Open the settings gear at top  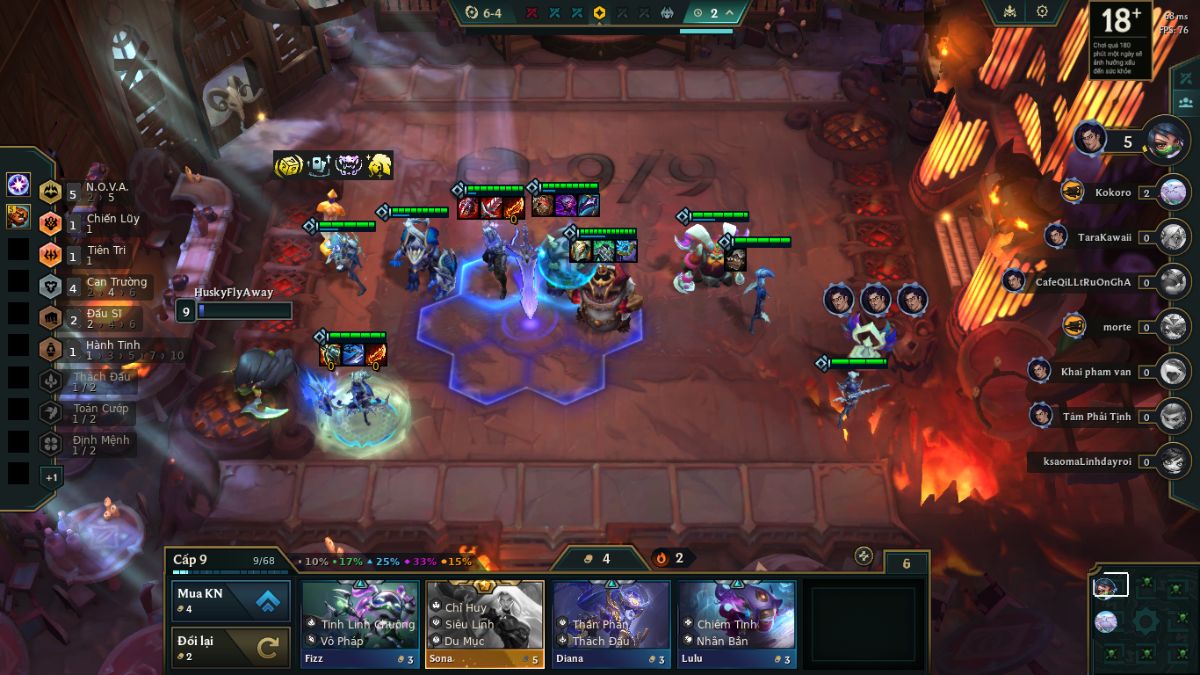pyautogui.click(x=1042, y=12)
